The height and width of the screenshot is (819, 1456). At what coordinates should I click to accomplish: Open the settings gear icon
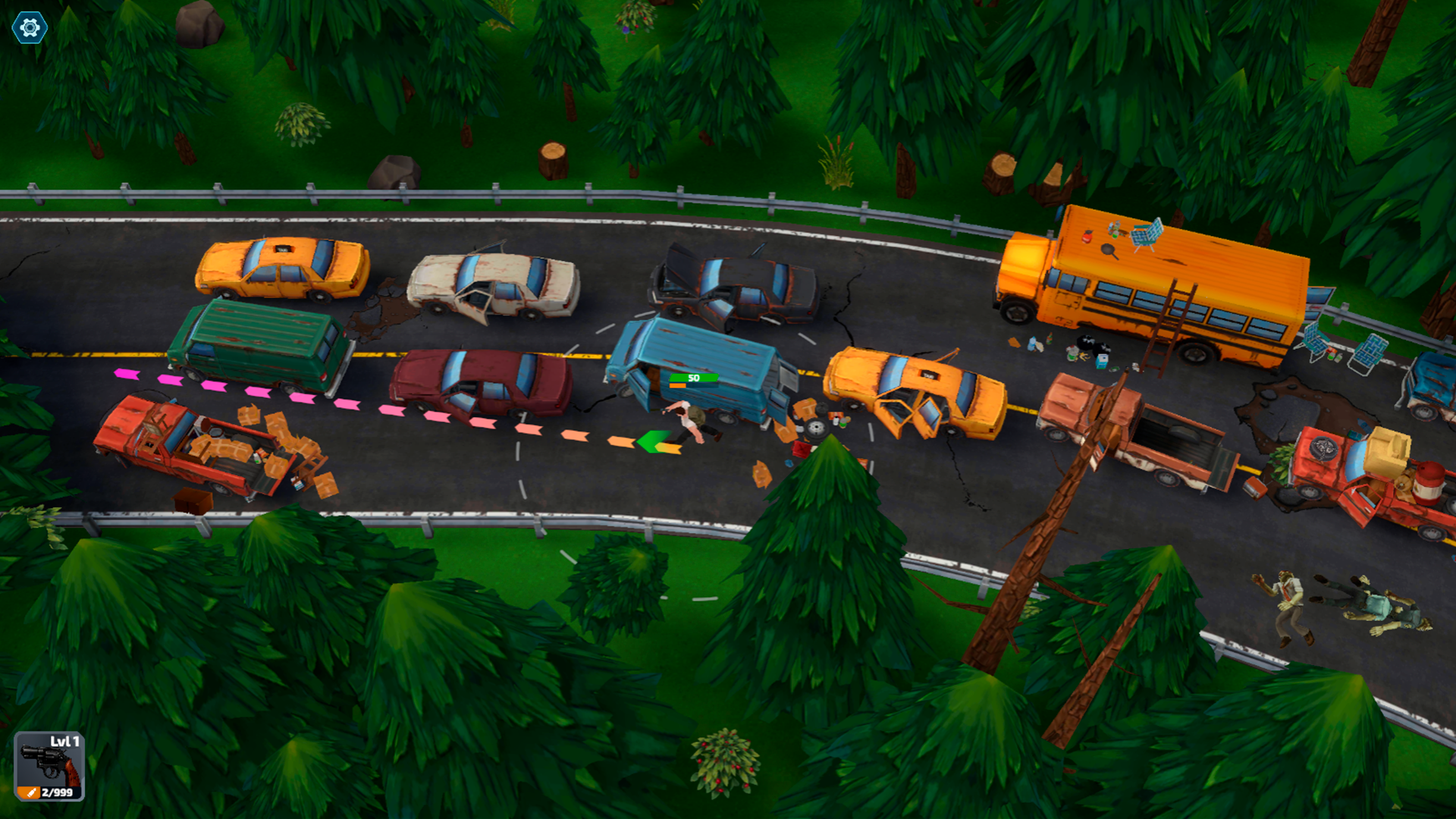coord(30,28)
